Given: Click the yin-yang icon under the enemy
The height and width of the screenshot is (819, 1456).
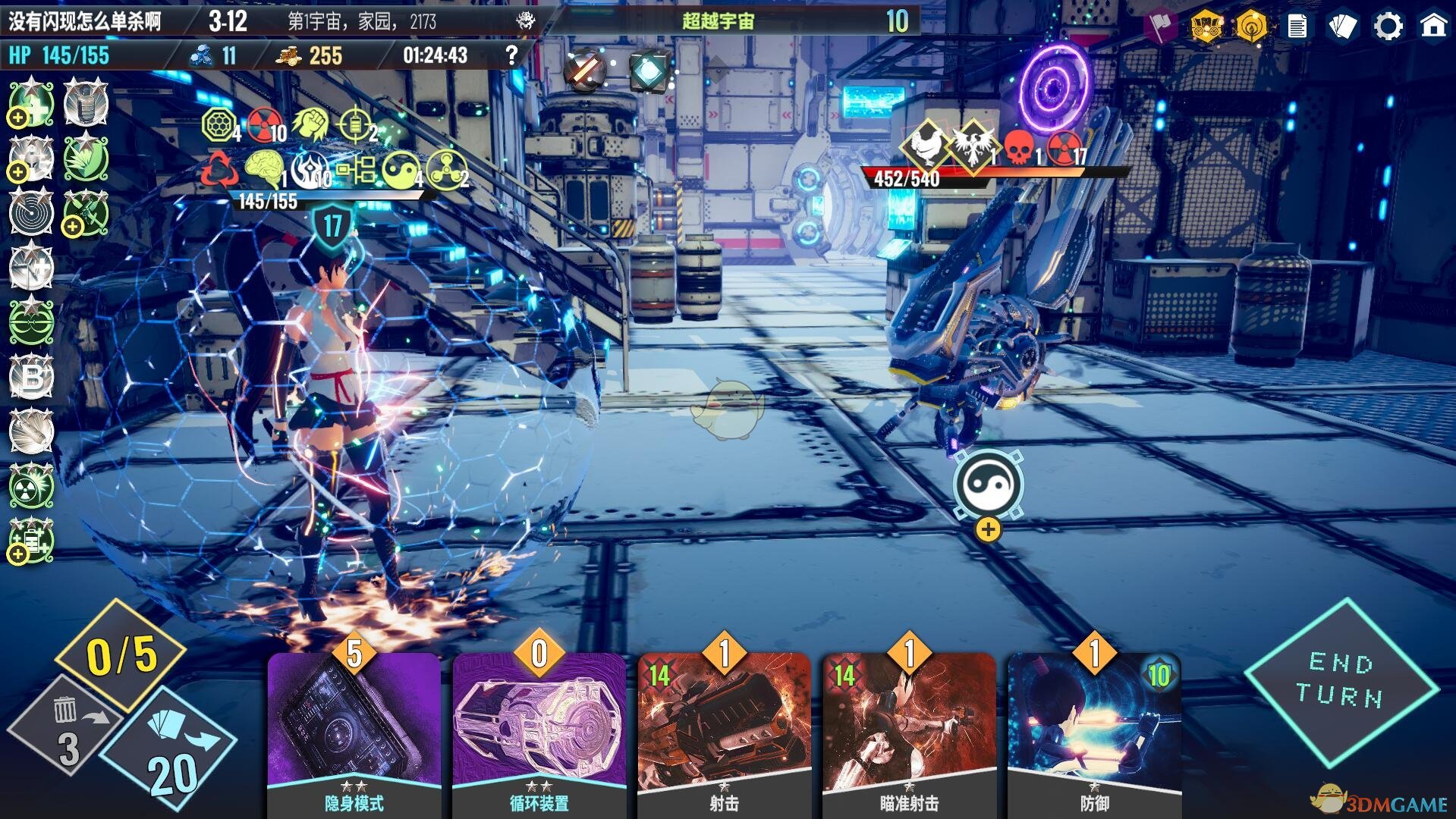Looking at the screenshot, I should [988, 485].
